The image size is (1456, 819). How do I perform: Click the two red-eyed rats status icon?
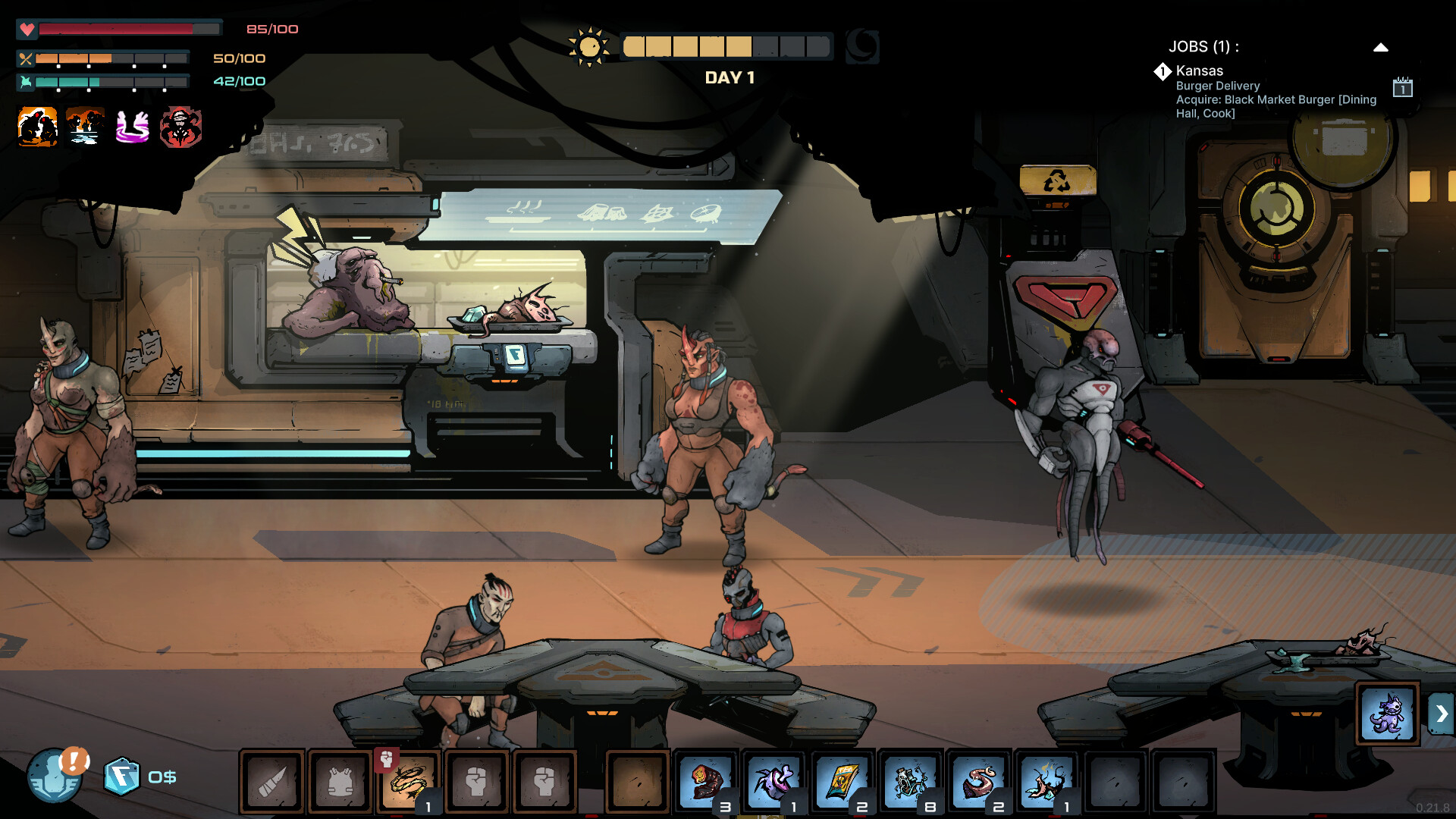coord(37,127)
